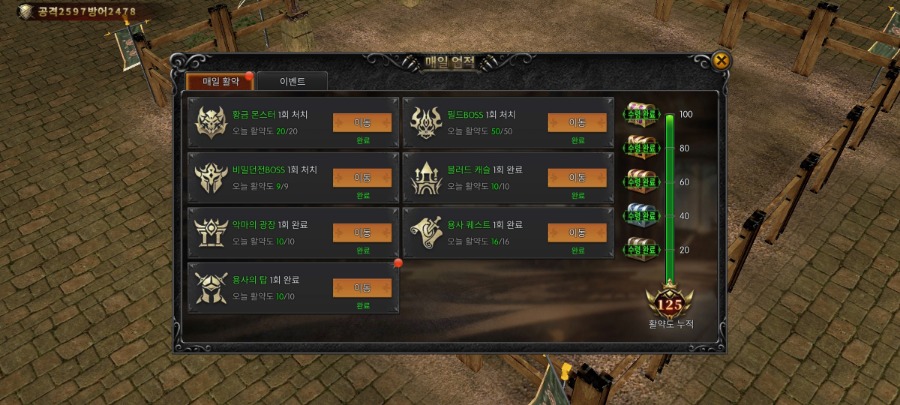Close the 매일 업적 window
Viewport: 900px width, 405px height.
point(721,61)
